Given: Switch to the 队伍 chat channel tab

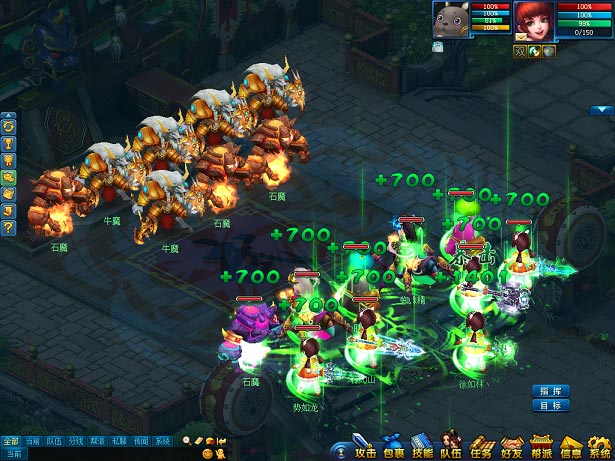Looking at the screenshot, I should [x=54, y=441].
